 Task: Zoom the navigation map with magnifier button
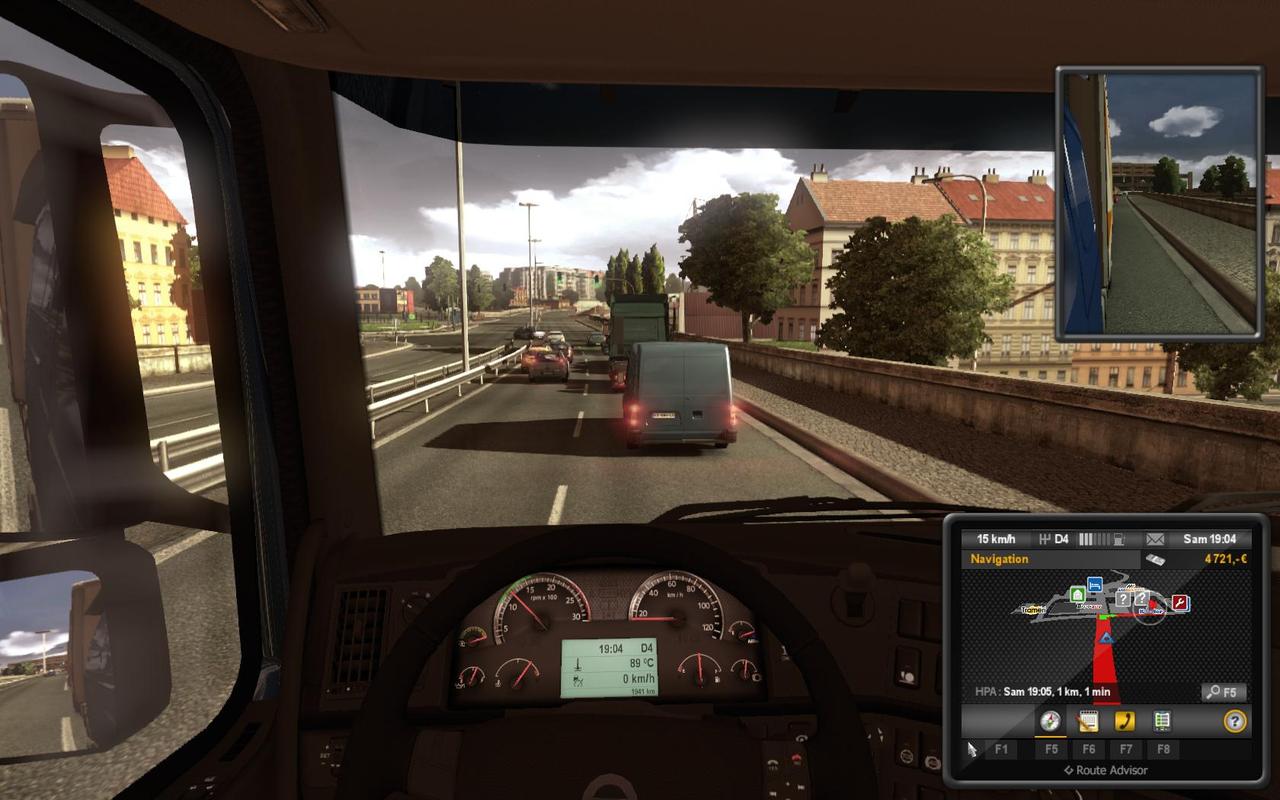click(1223, 692)
